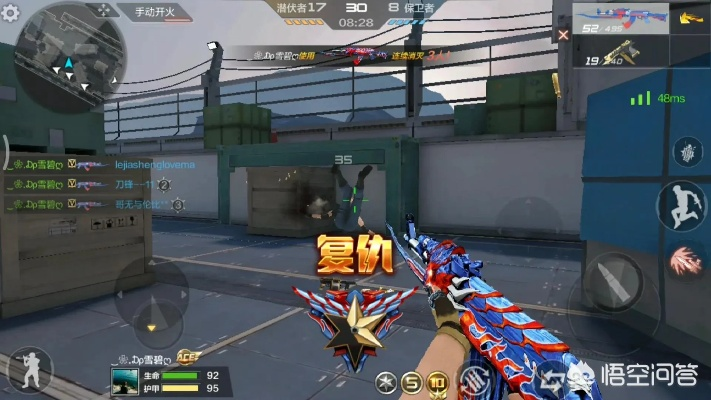Throw a grenade with the grenade button
Viewport: 711px width, 400px height.
point(688,153)
